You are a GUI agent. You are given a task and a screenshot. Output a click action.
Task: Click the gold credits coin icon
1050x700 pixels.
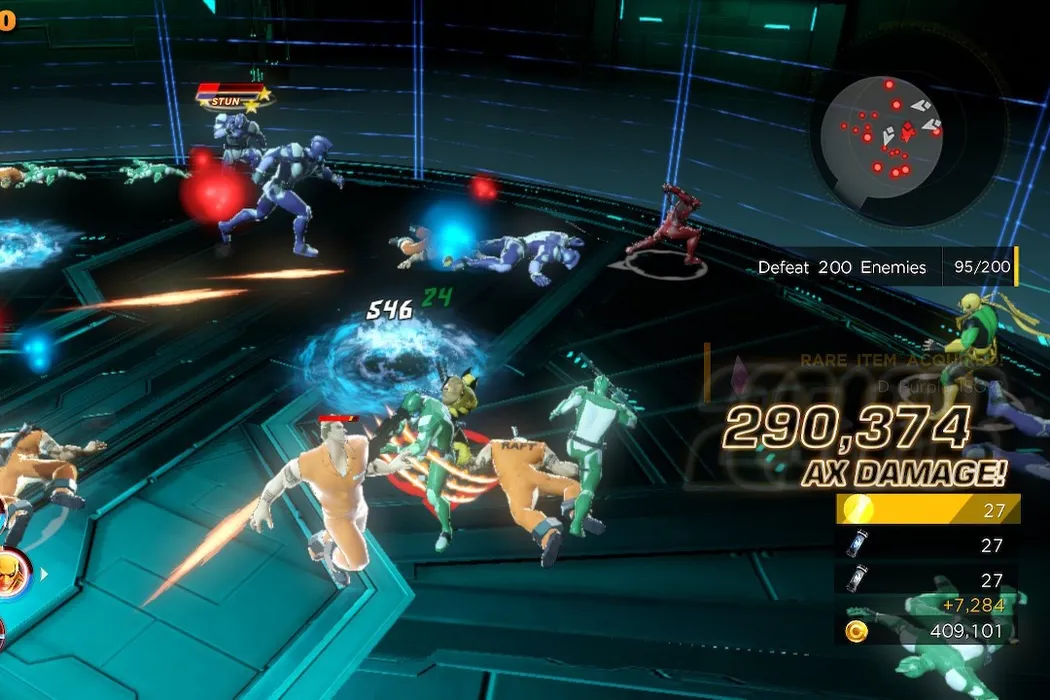(856, 631)
